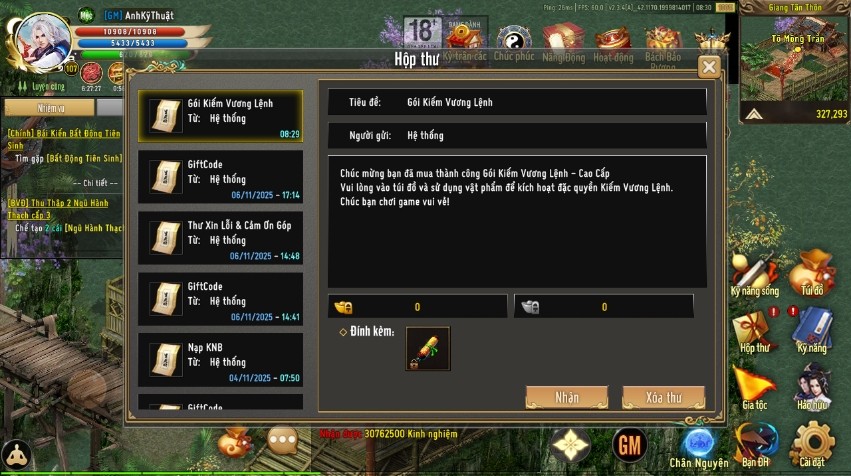Open the chat bubble button
Viewport: 851px width, 476px height.
tap(283, 441)
